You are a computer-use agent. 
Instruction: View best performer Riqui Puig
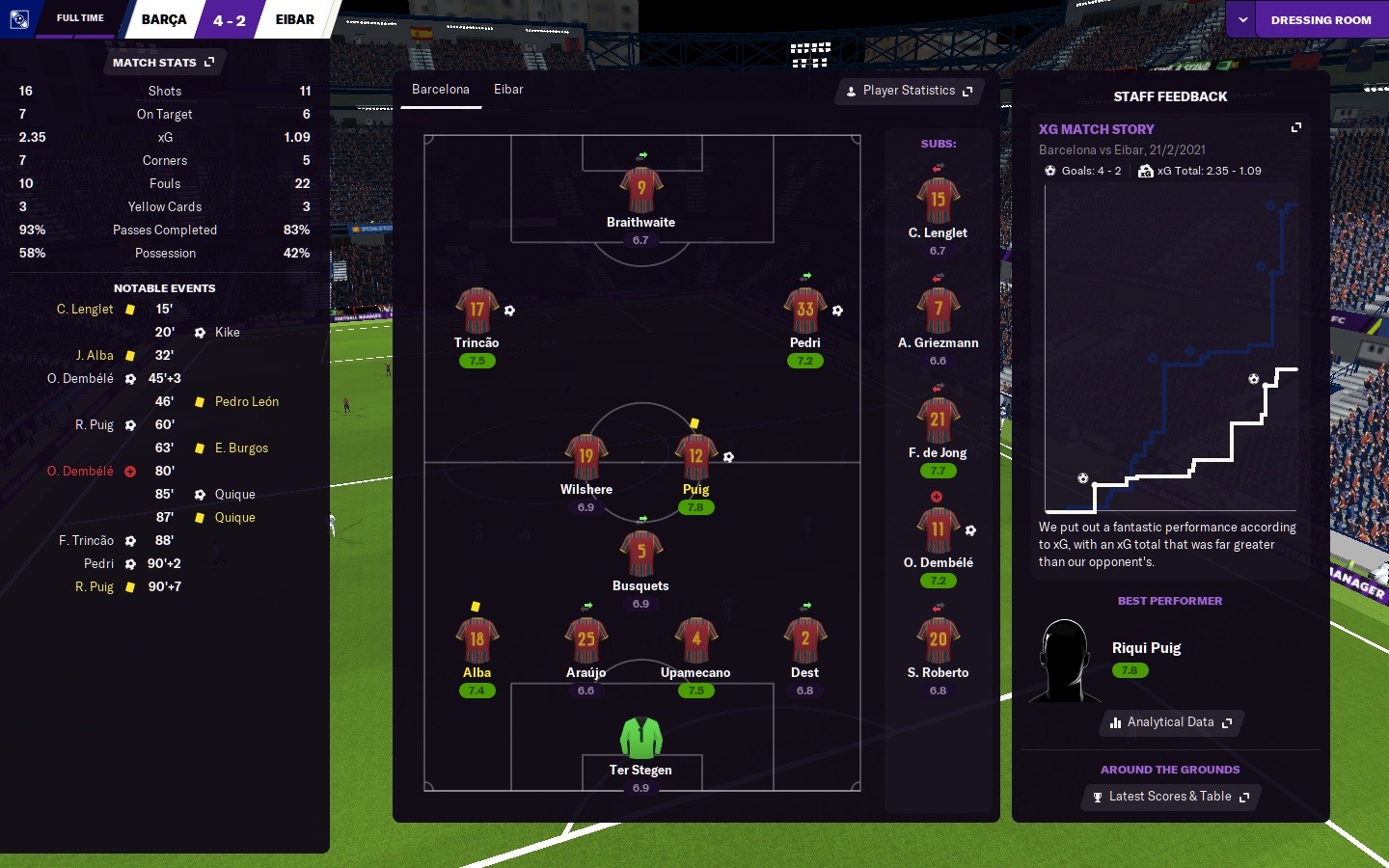(x=1146, y=648)
